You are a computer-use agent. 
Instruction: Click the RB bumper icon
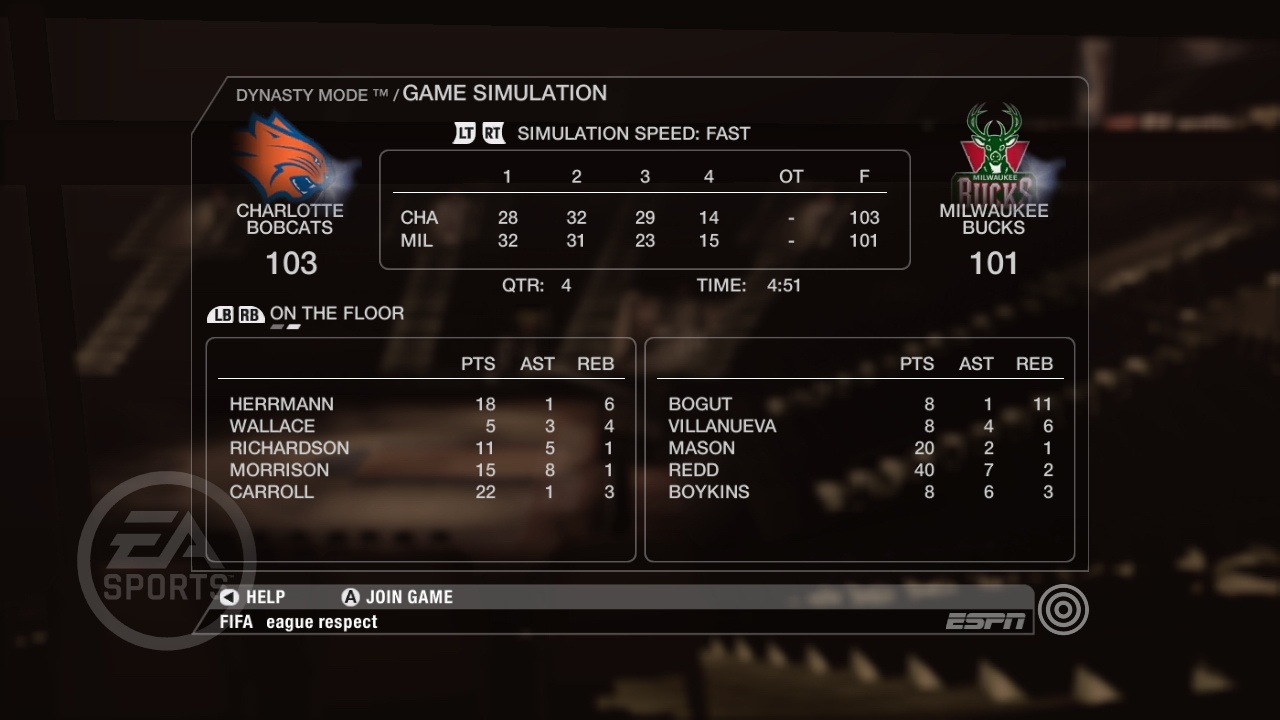(253, 313)
